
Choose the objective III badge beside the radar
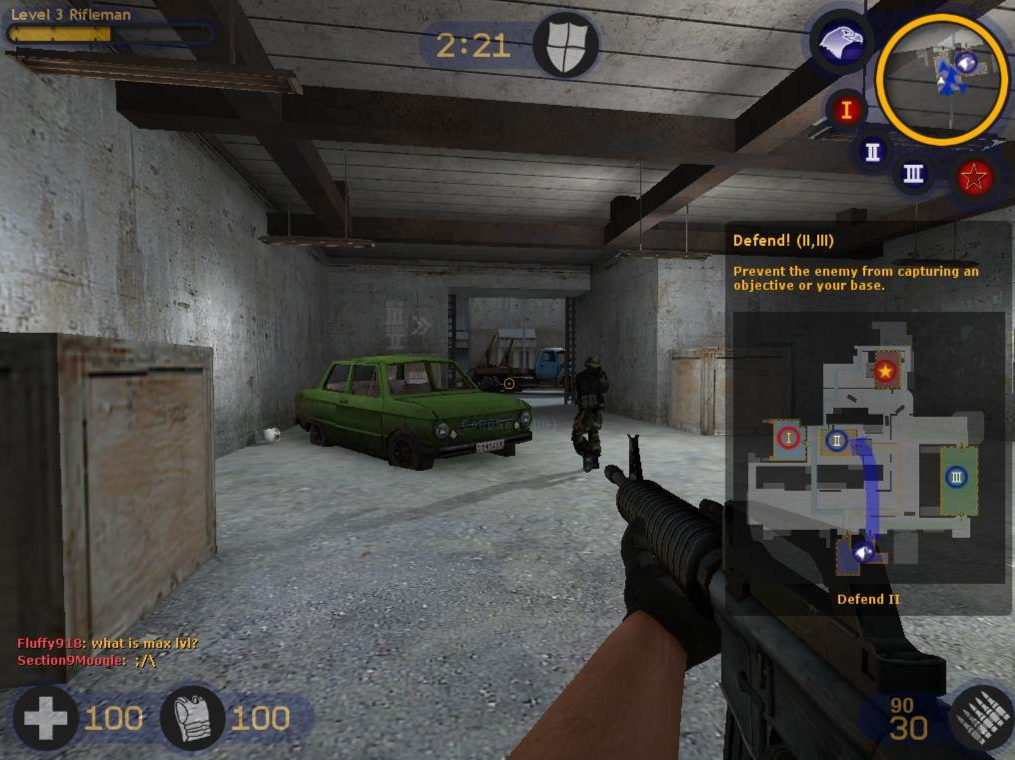[913, 173]
